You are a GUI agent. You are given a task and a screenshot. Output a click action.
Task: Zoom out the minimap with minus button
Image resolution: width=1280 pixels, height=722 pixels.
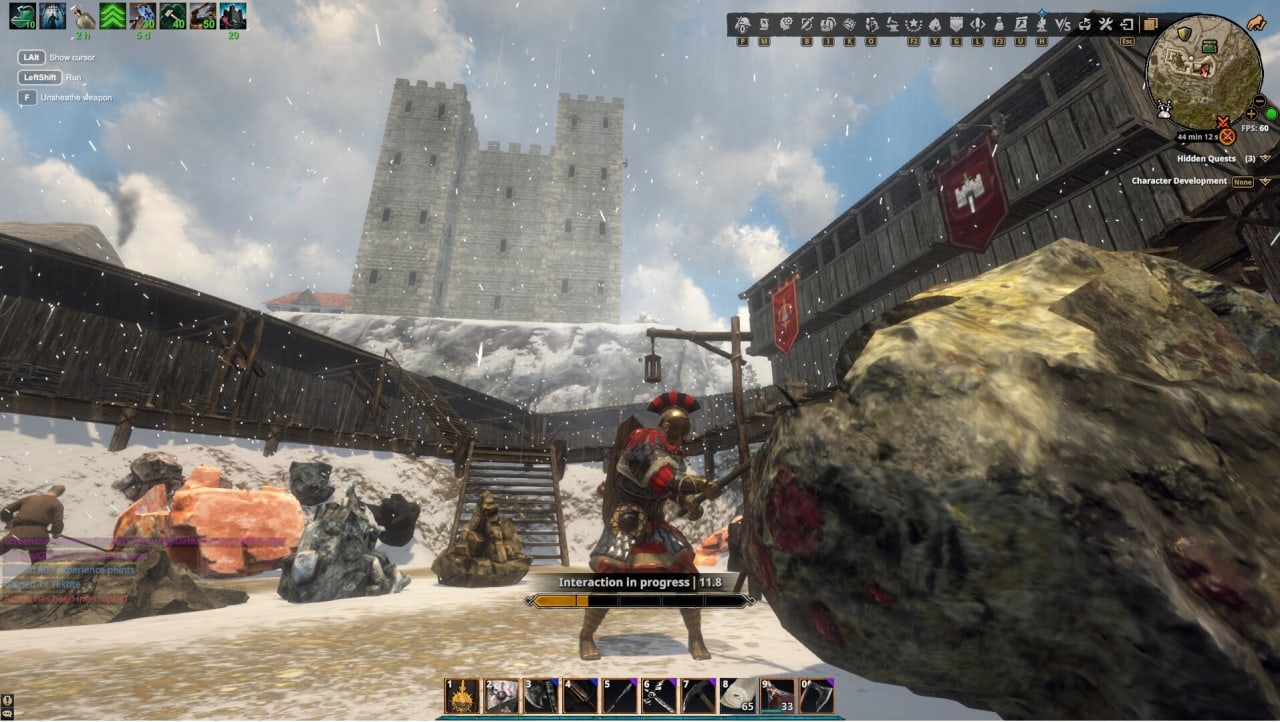[1259, 100]
